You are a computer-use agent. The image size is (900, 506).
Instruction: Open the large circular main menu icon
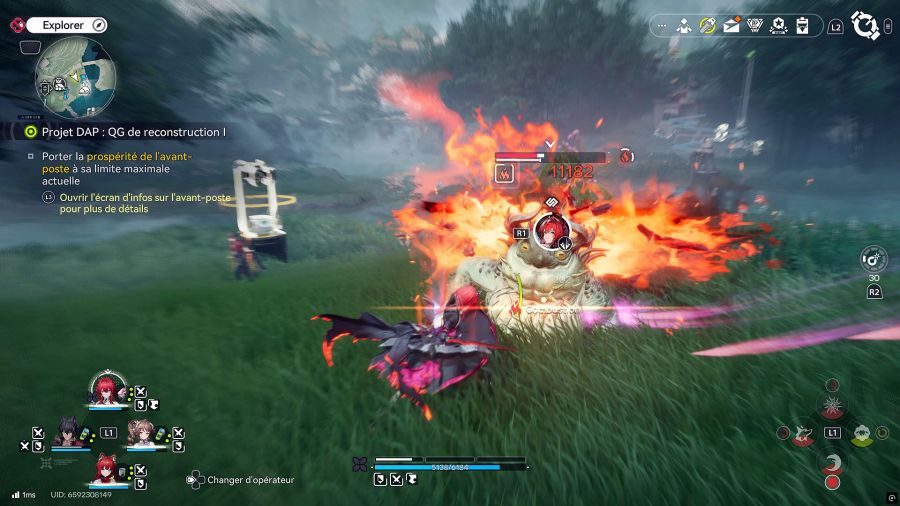[x=865, y=25]
